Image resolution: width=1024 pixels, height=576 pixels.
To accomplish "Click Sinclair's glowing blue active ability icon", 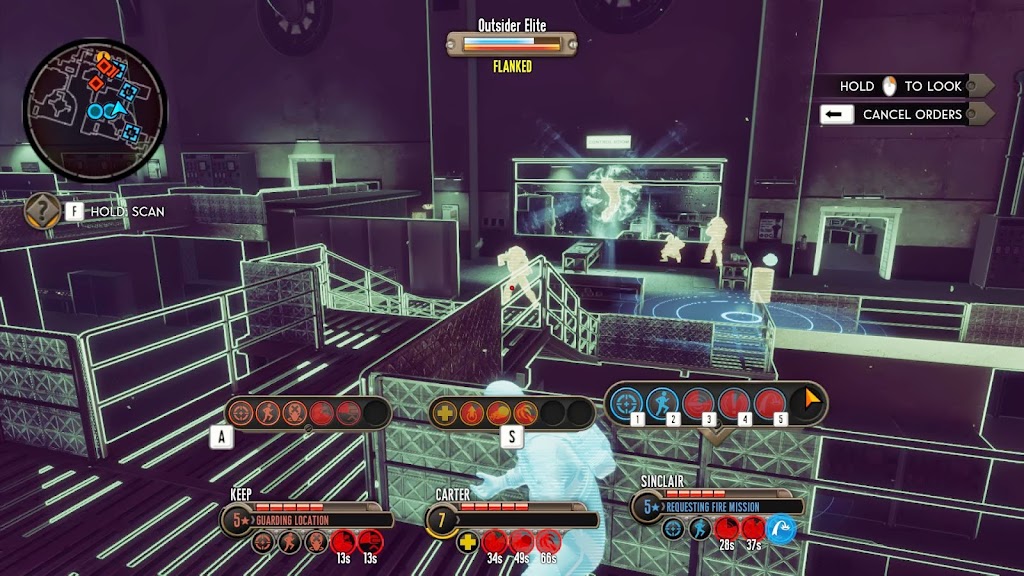I will click(781, 530).
